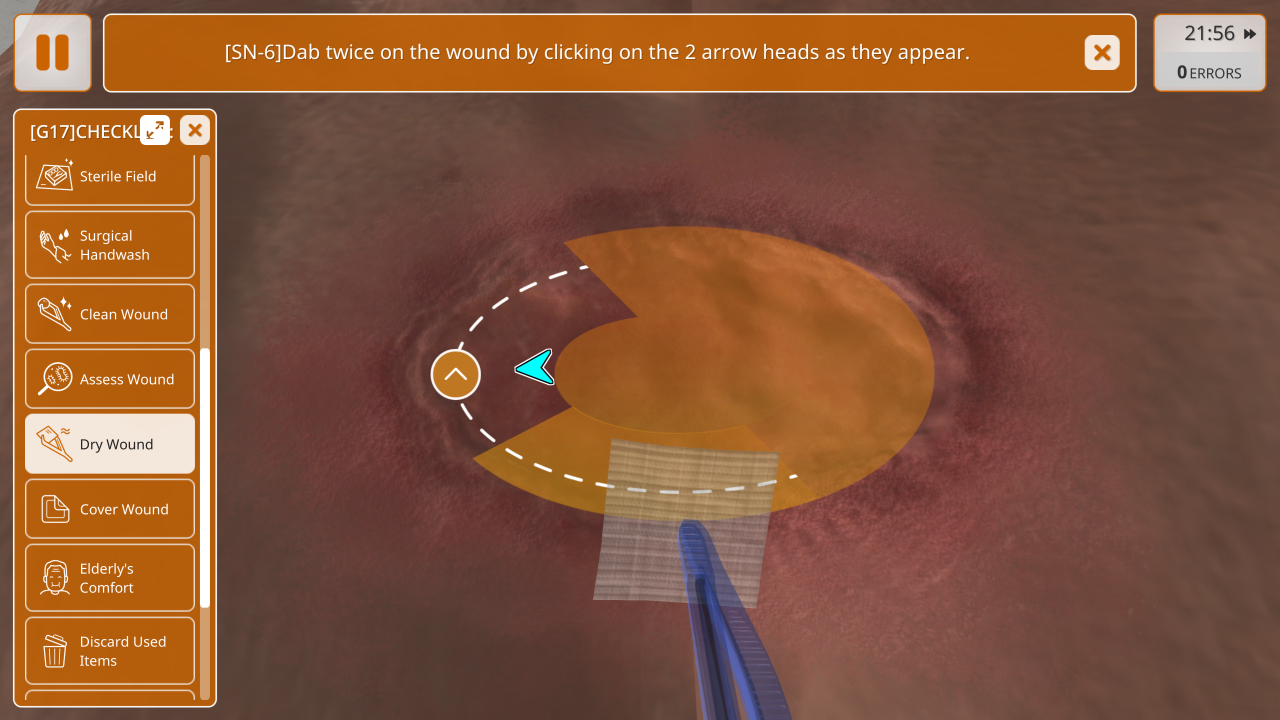This screenshot has width=1280, height=720.
Task: Pause the simulation with the pause button
Action: coord(53,53)
